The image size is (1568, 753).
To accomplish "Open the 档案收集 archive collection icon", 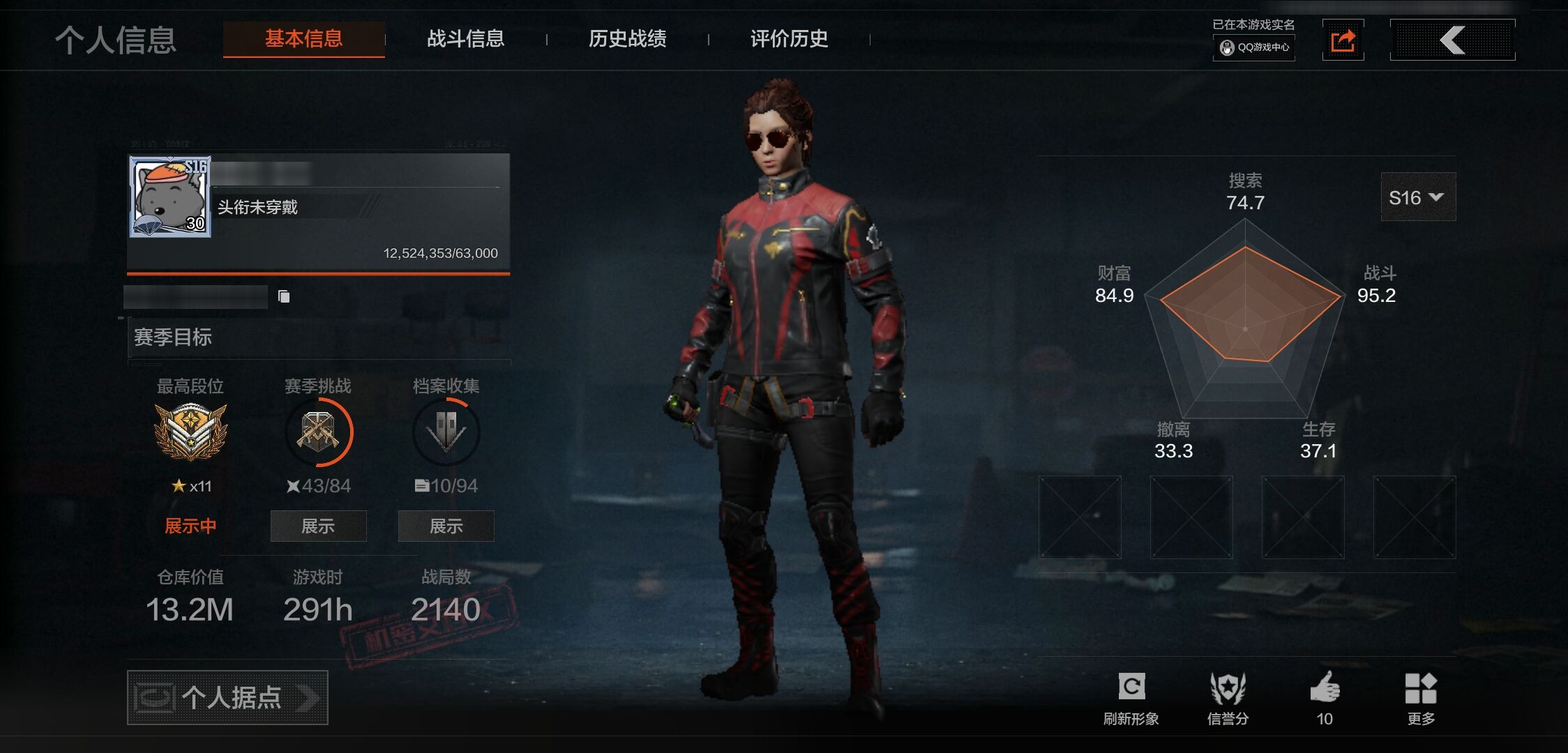I will coord(445,432).
